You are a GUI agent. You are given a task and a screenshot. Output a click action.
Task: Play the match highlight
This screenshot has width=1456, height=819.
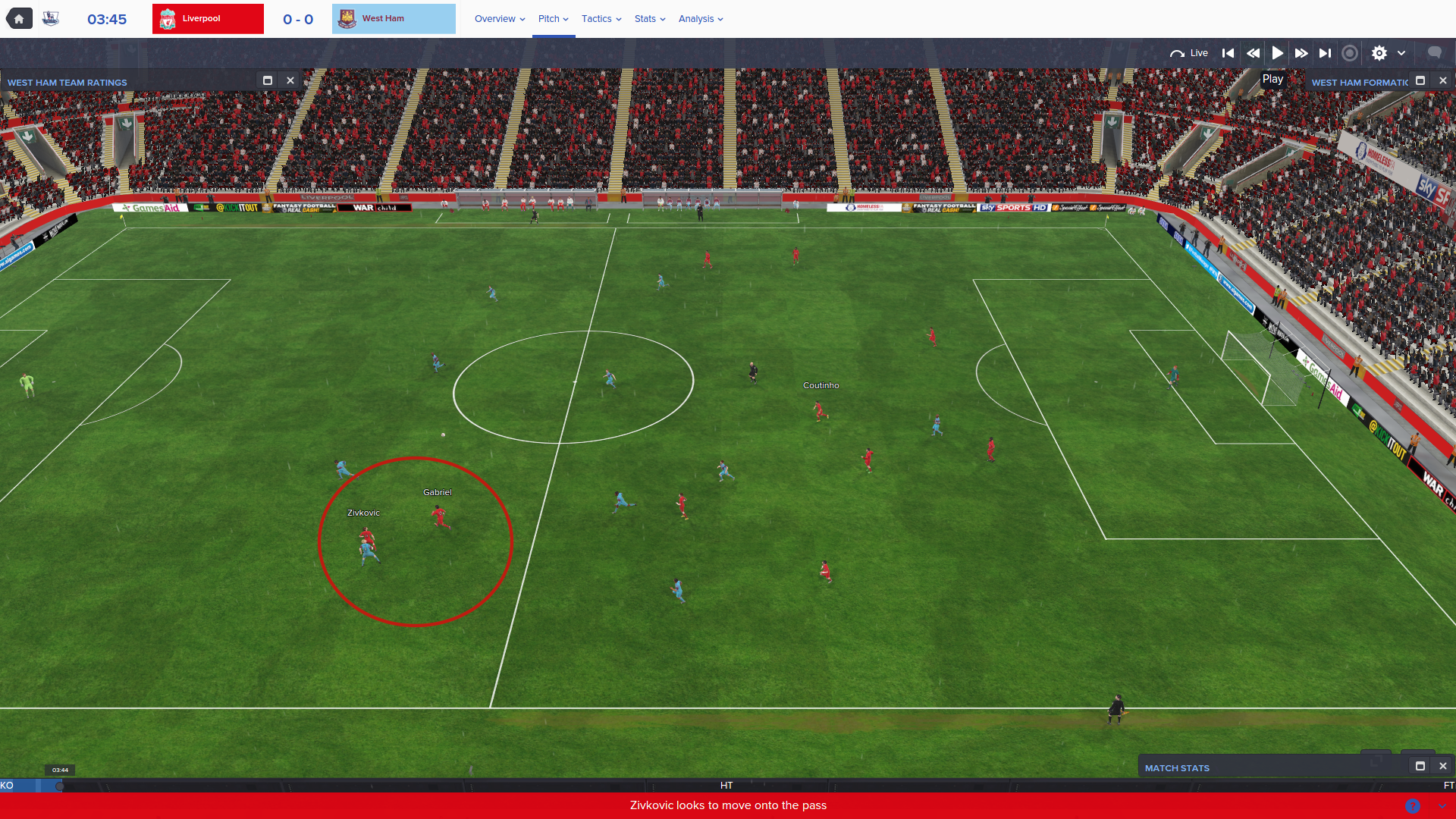(x=1278, y=53)
